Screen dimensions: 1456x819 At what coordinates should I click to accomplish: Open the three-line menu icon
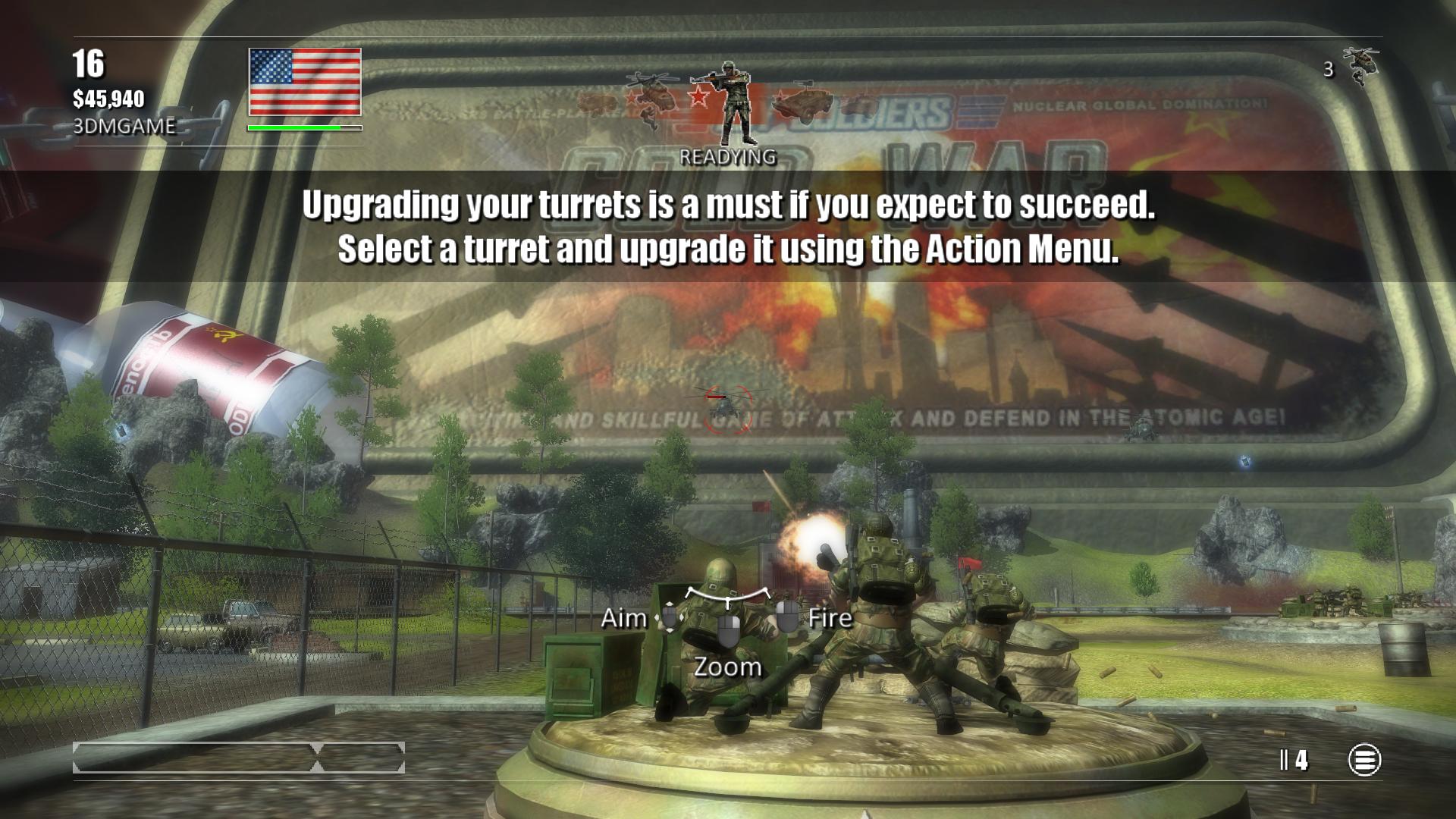(1363, 760)
